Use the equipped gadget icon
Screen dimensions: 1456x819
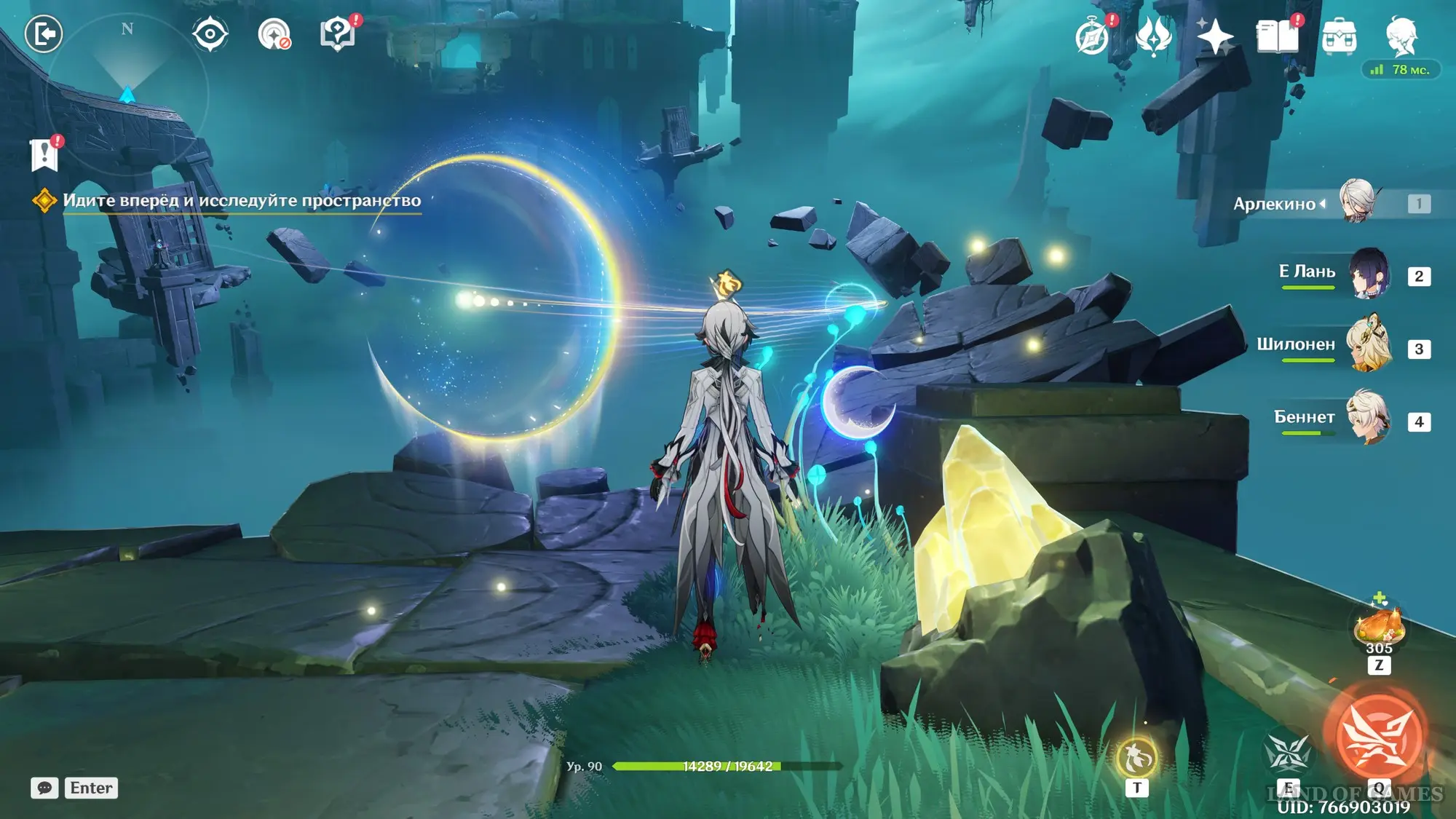(1136, 759)
